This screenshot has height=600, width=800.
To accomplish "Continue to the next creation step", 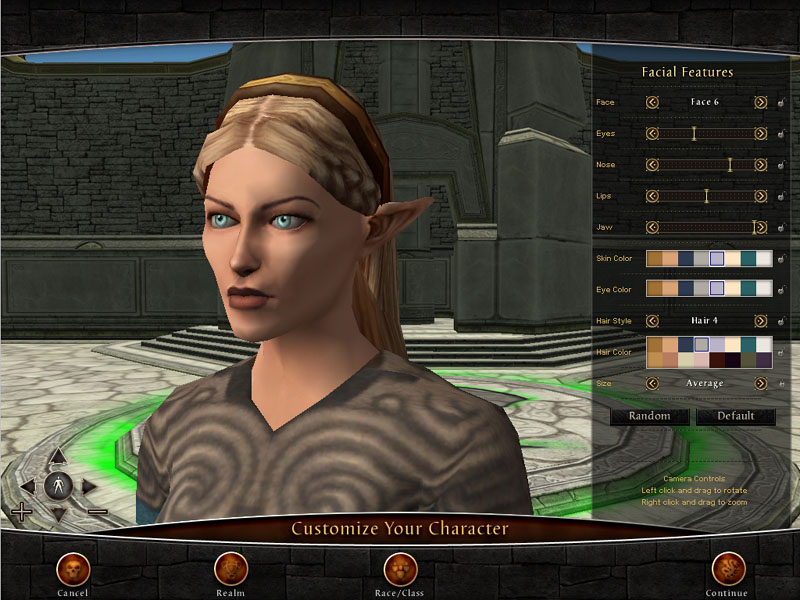I will [727, 569].
